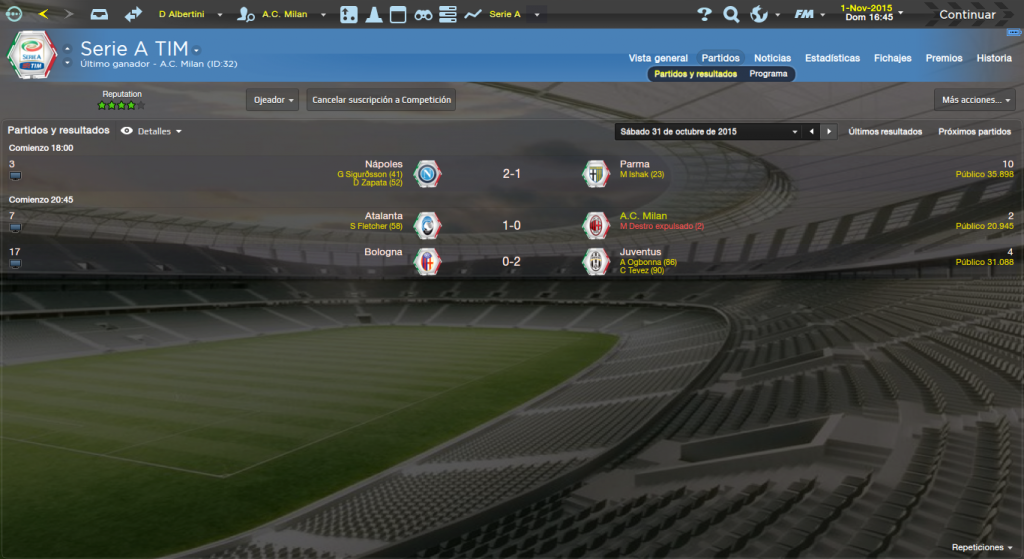The width and height of the screenshot is (1024, 559).
Task: Show Últimos resultados
Action: [x=885, y=132]
